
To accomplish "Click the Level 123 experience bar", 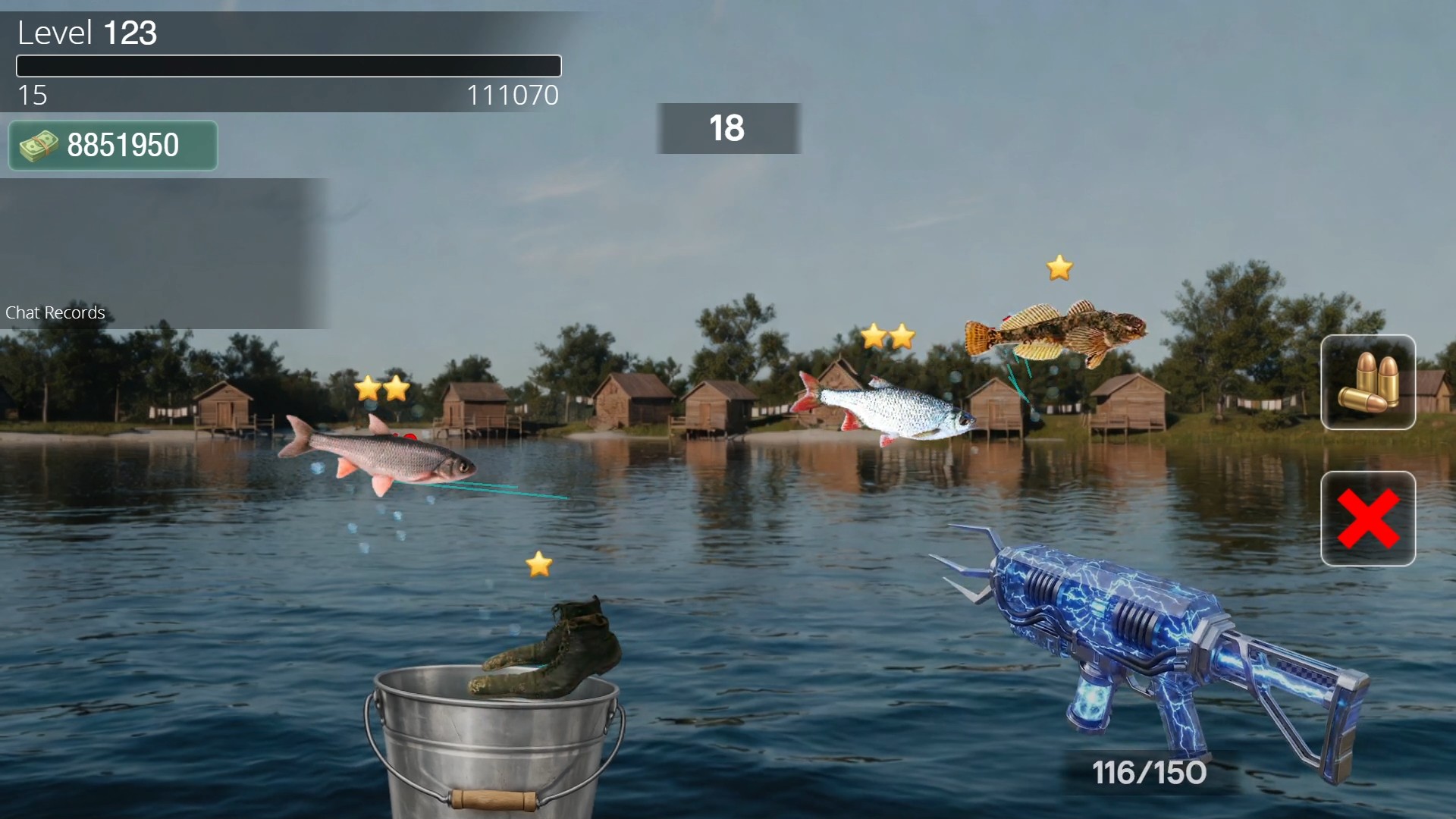I will pos(288,66).
